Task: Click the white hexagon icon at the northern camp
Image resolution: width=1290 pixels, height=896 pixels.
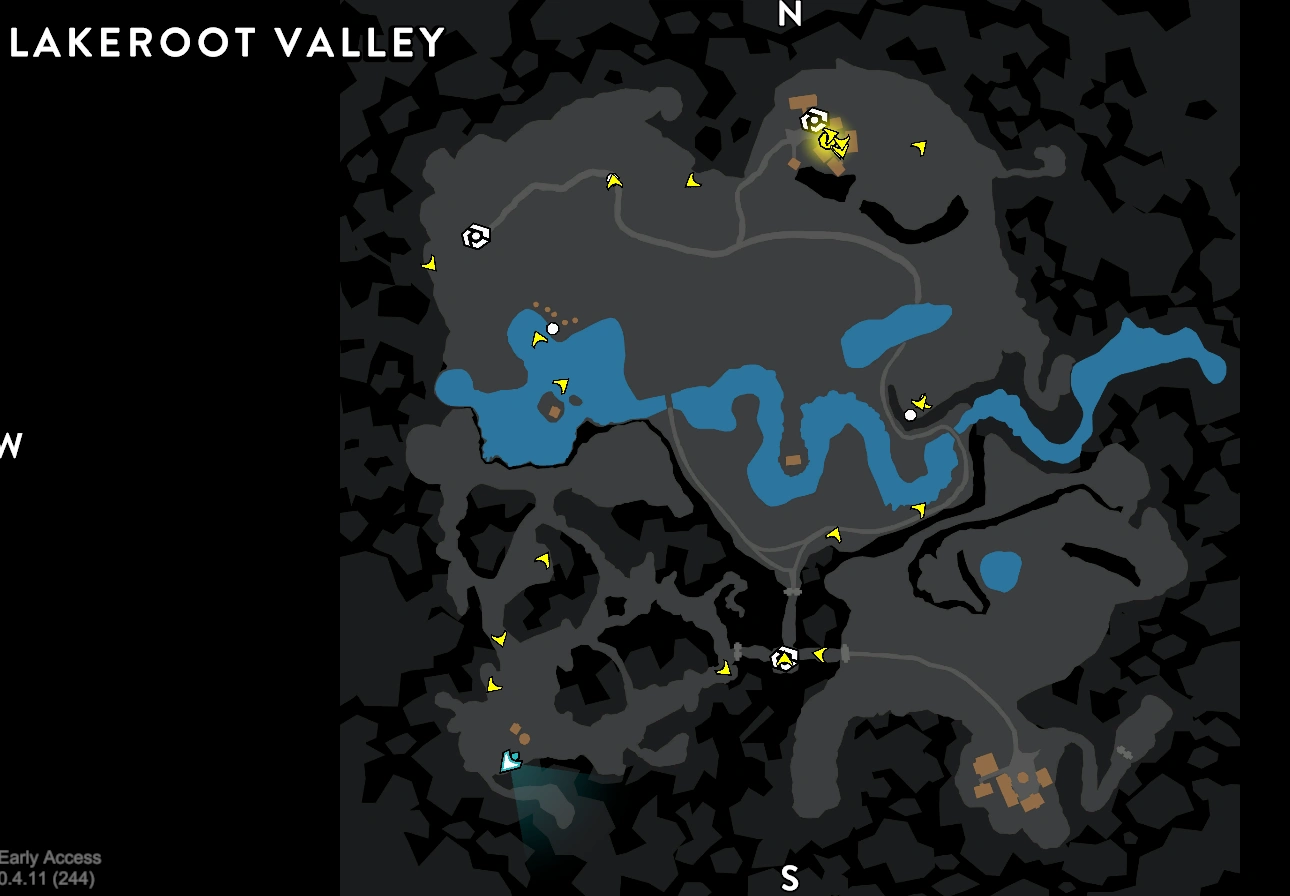Action: [815, 120]
